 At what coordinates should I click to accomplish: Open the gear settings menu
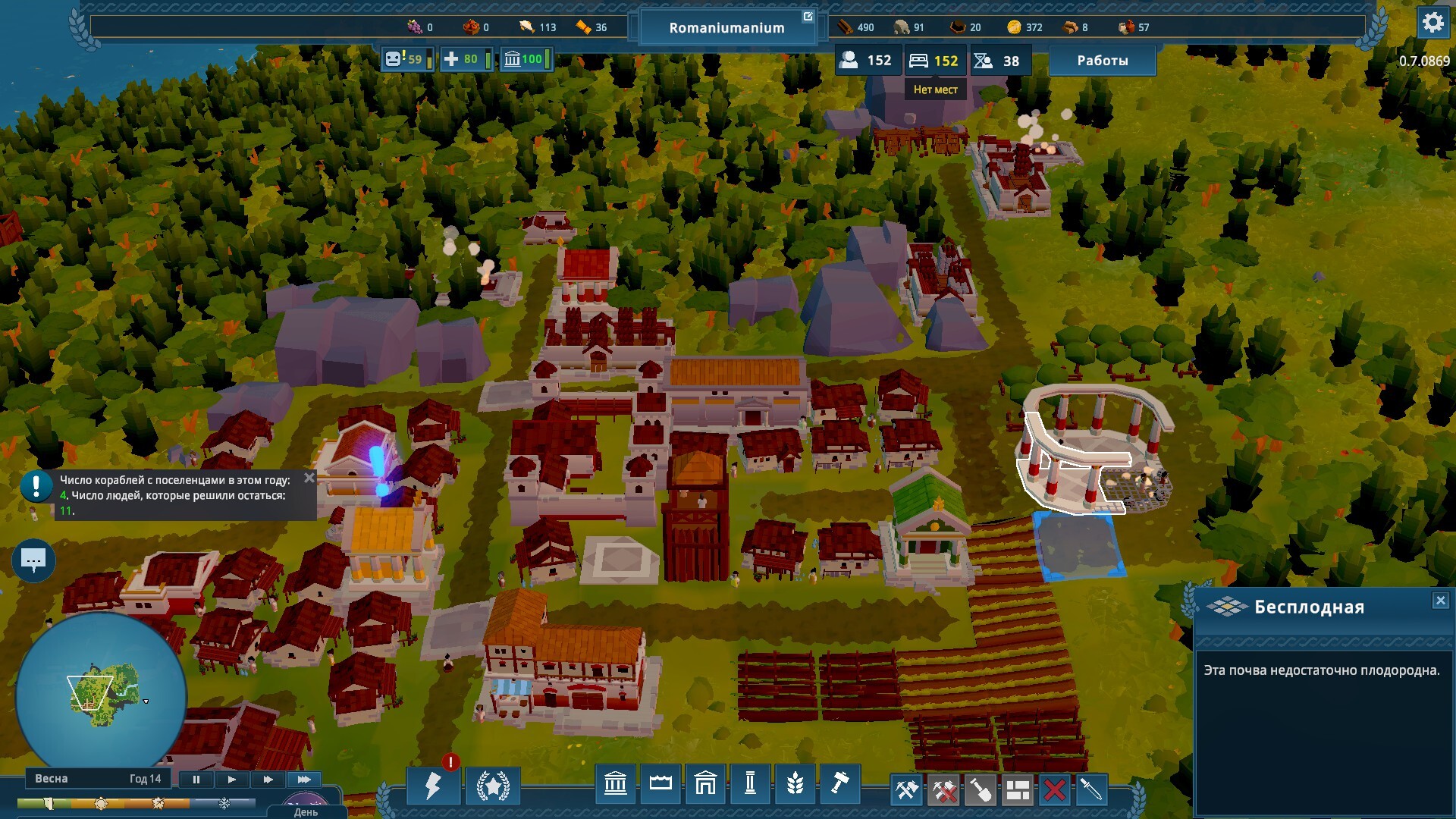[1432, 23]
